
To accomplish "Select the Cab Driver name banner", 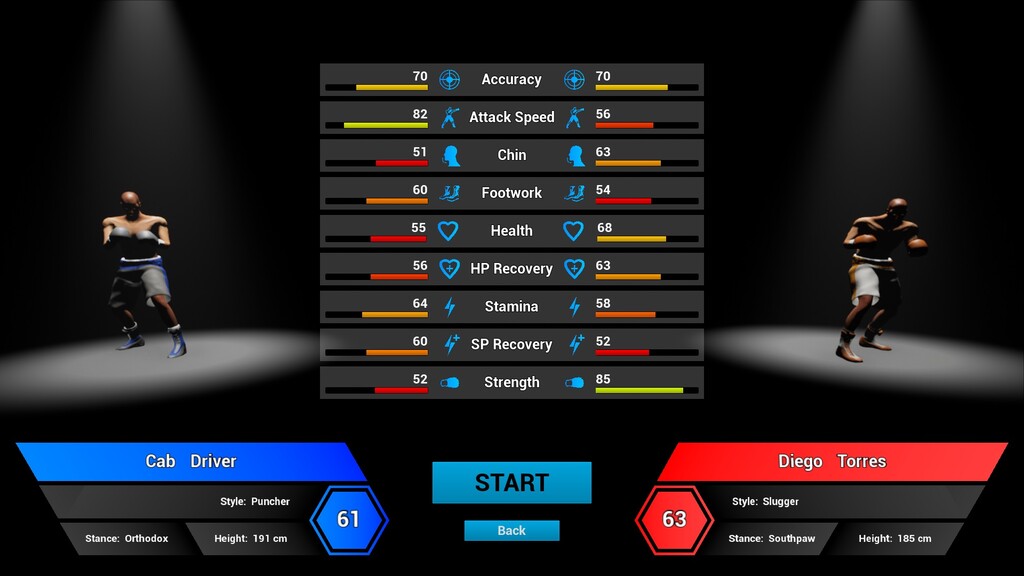I will (x=191, y=461).
